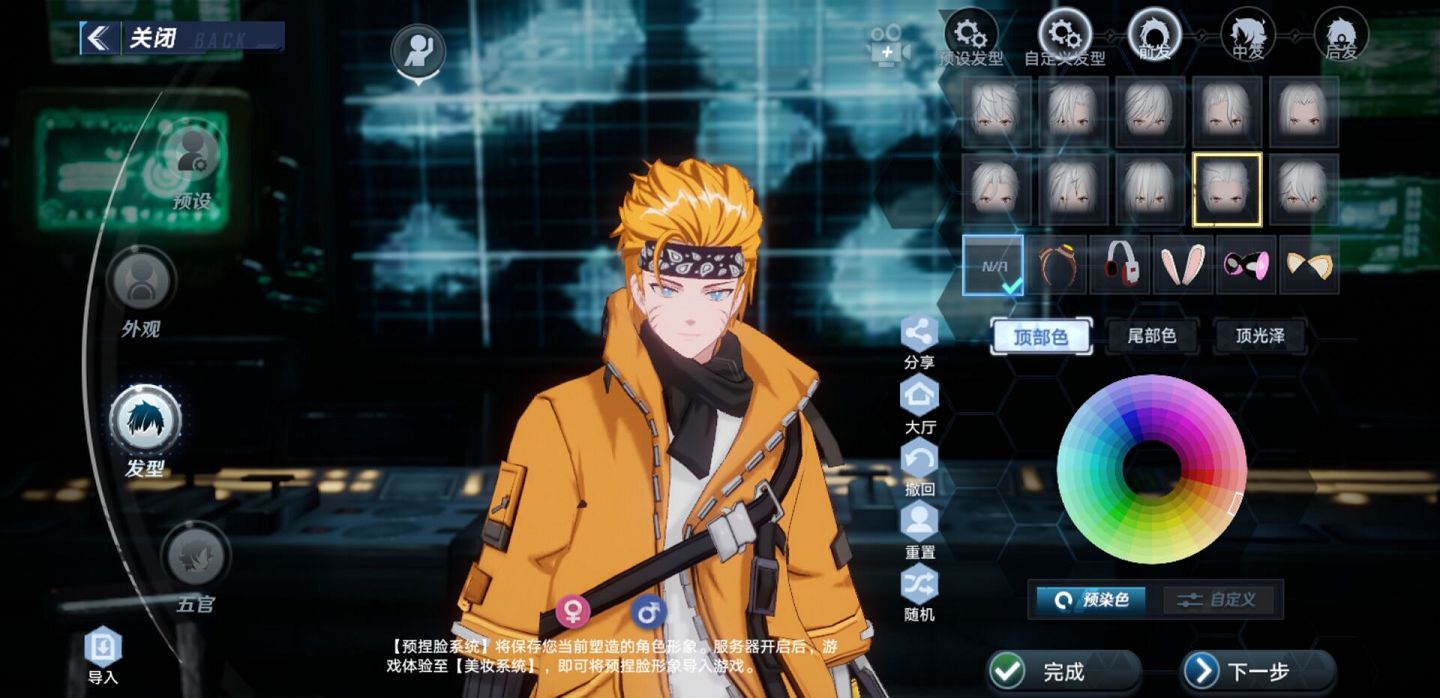Choose the female gender symbol

click(x=573, y=610)
